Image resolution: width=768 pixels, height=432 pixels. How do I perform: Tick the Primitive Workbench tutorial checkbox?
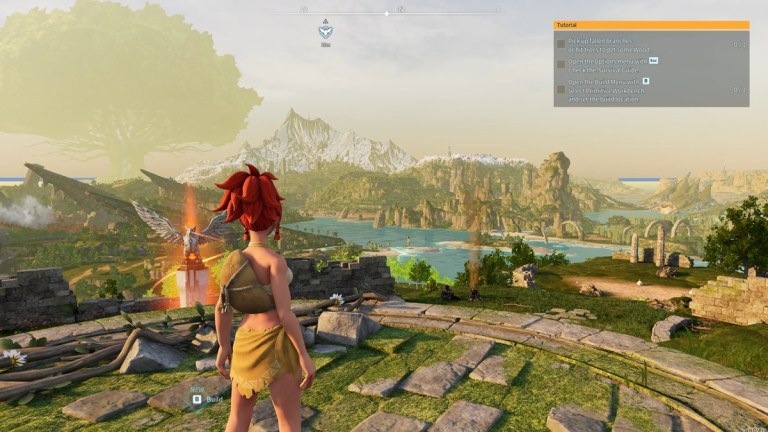tap(561, 89)
